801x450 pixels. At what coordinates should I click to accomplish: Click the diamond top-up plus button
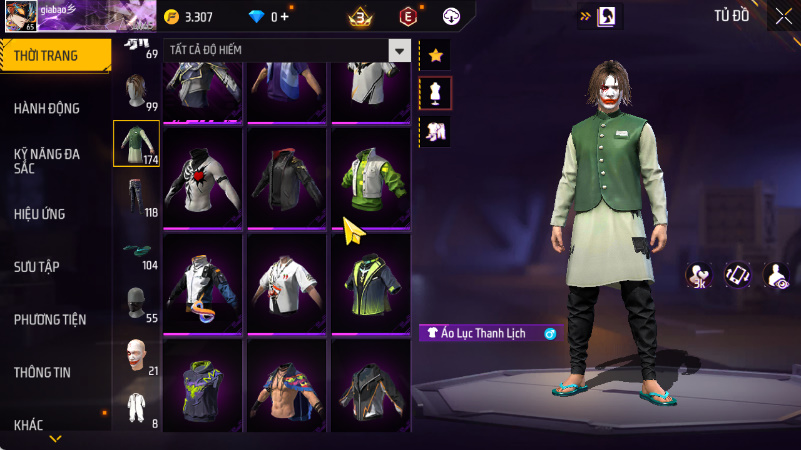(x=284, y=17)
